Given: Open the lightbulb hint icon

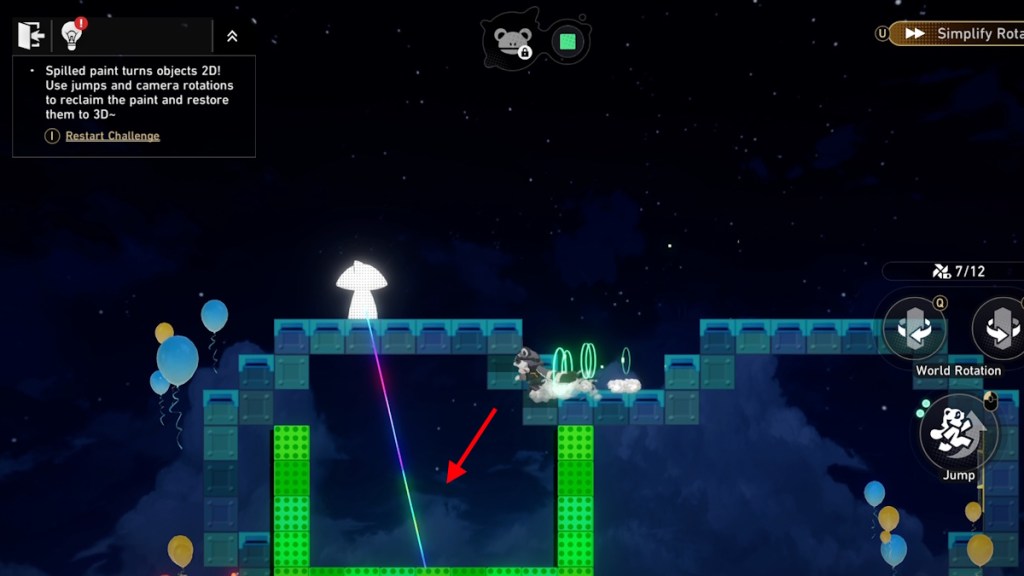Looking at the screenshot, I should pyautogui.click(x=71, y=36).
